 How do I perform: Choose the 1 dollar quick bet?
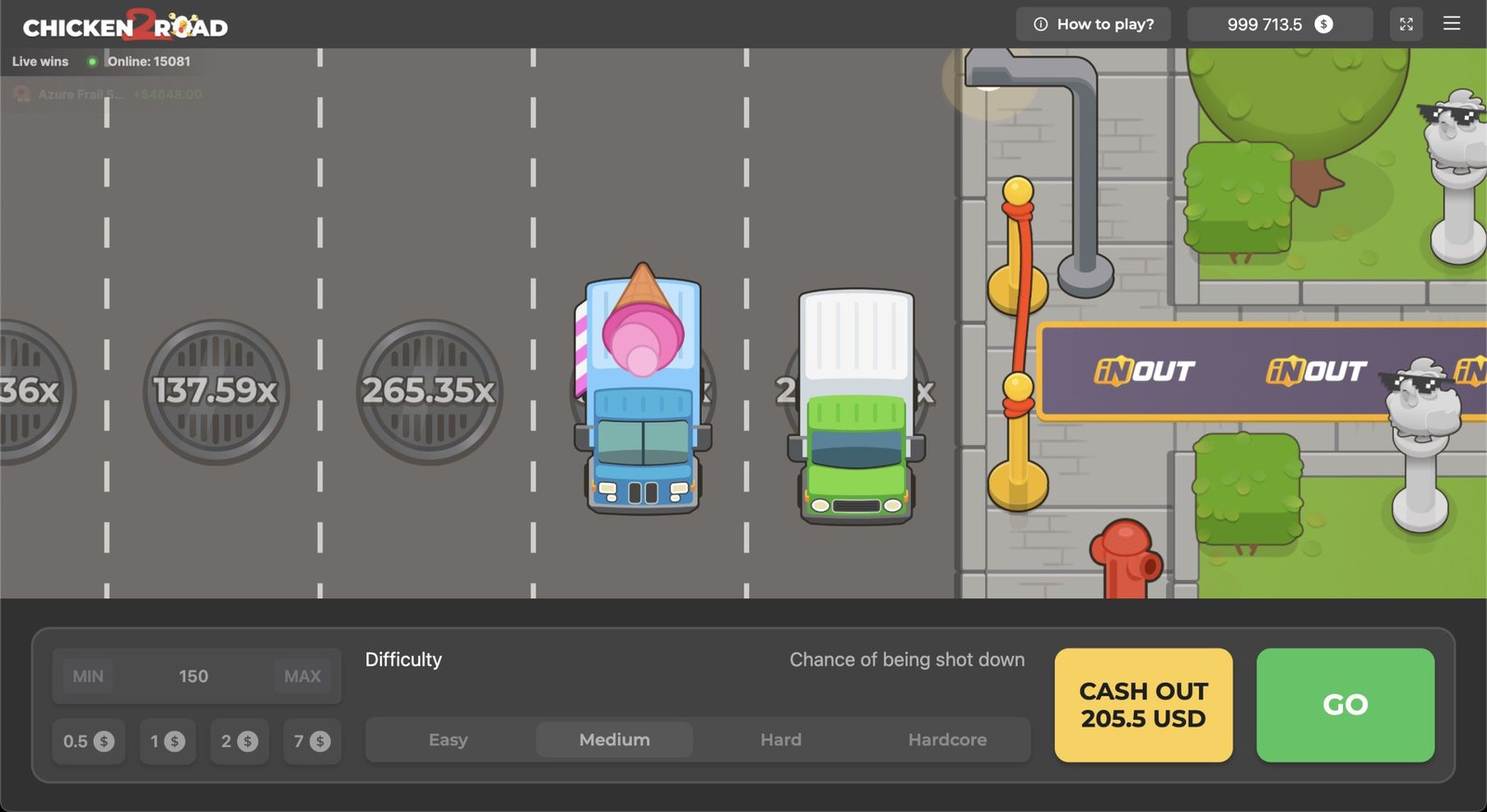(167, 741)
